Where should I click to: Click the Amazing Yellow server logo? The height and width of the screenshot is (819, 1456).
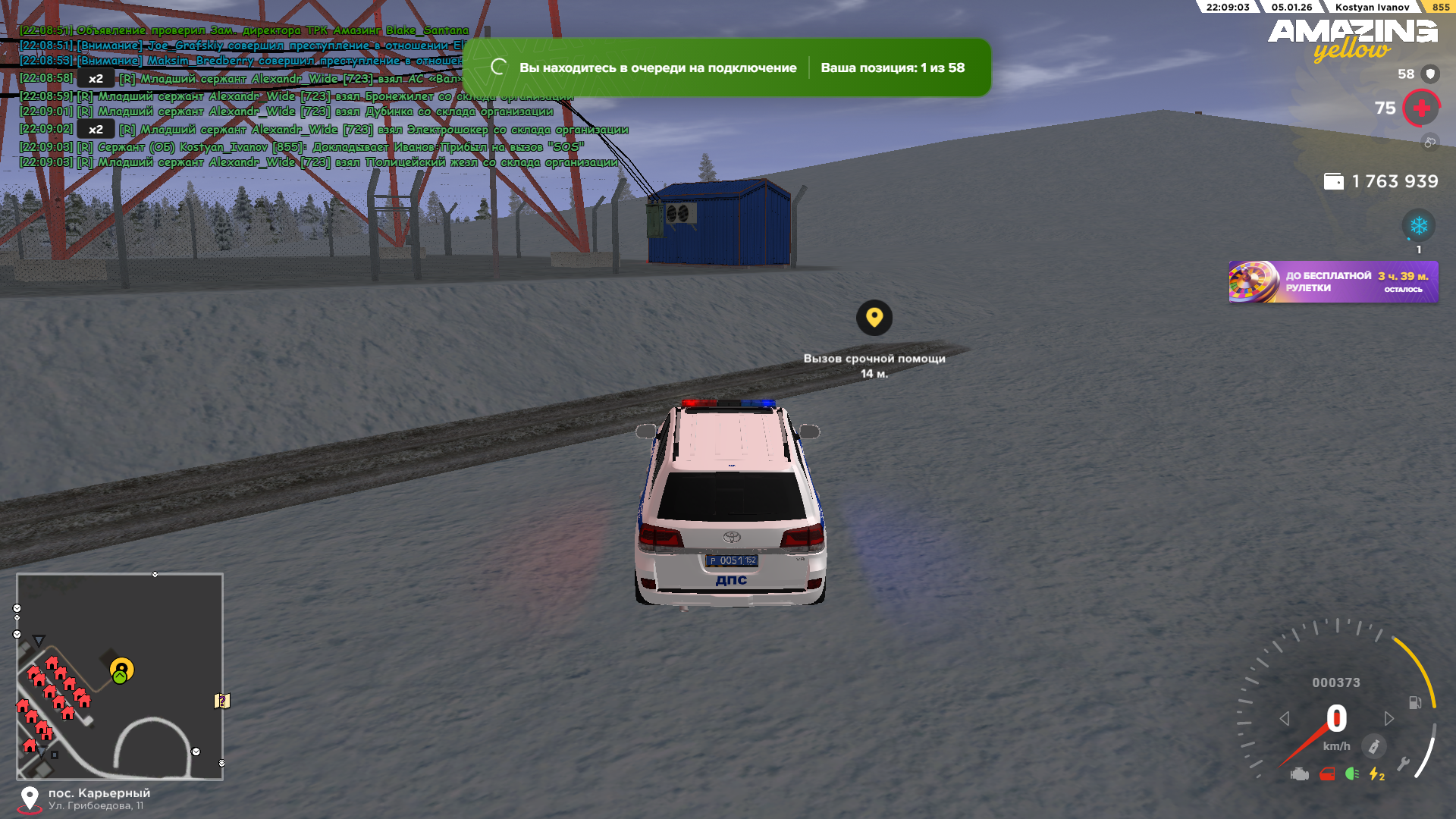click(1352, 39)
